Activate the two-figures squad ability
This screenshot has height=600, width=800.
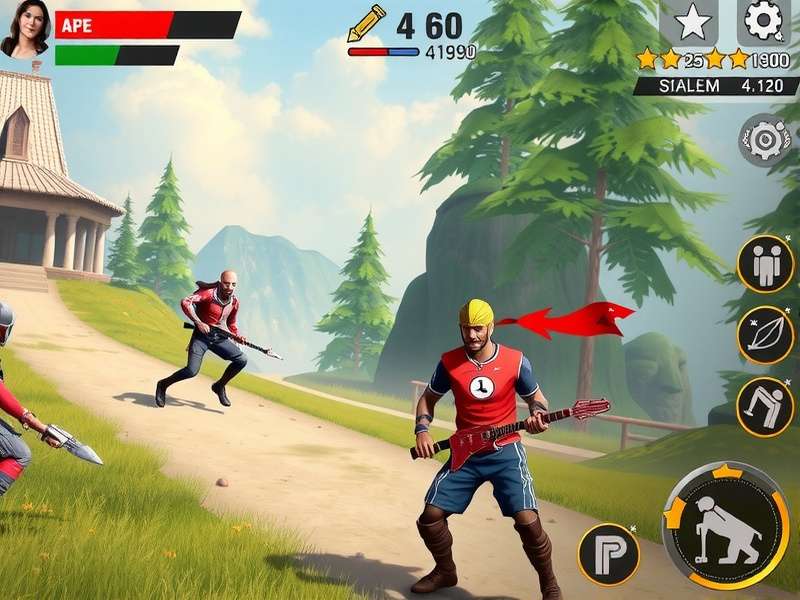(x=765, y=263)
